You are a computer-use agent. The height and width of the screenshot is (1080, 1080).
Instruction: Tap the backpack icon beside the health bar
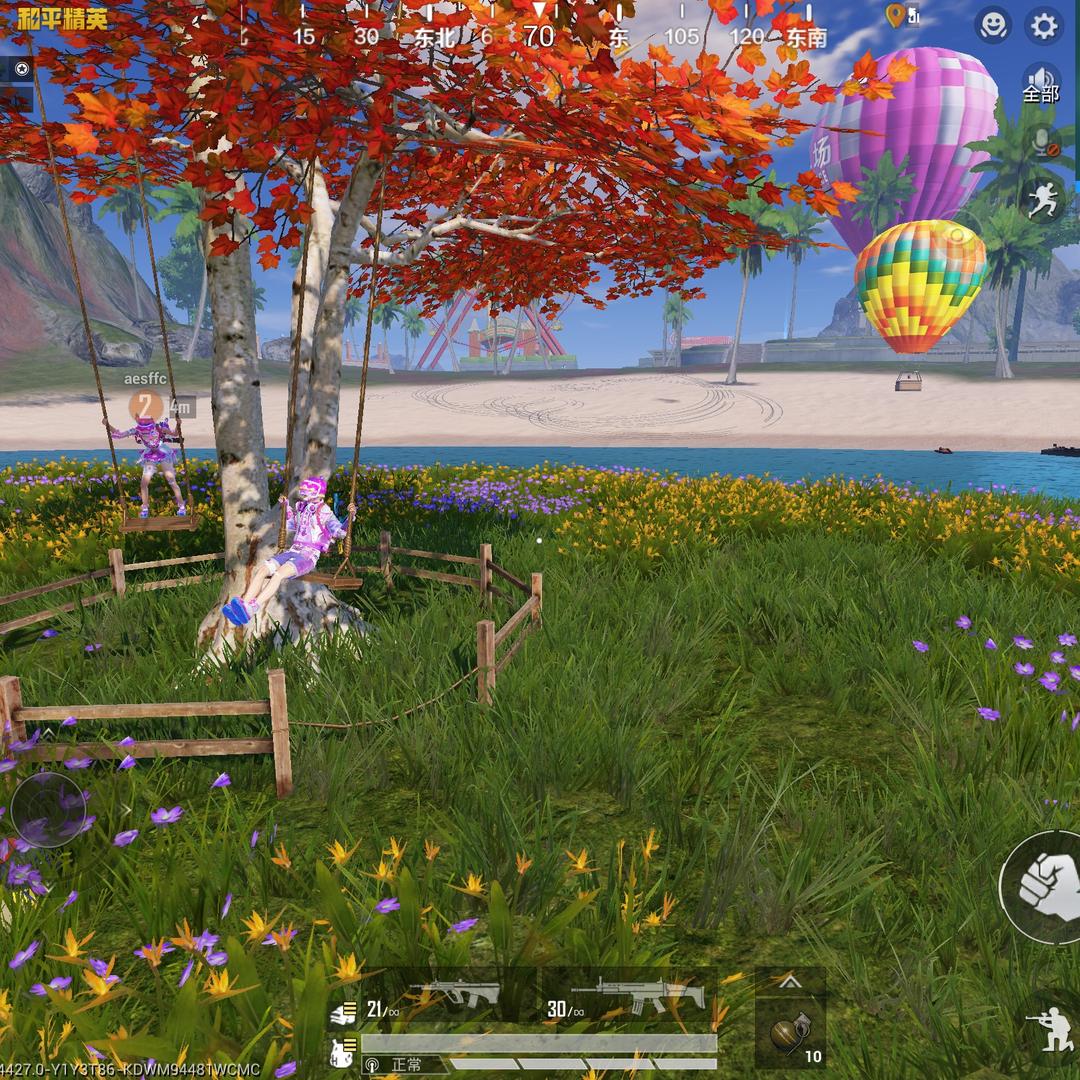(x=341, y=1050)
